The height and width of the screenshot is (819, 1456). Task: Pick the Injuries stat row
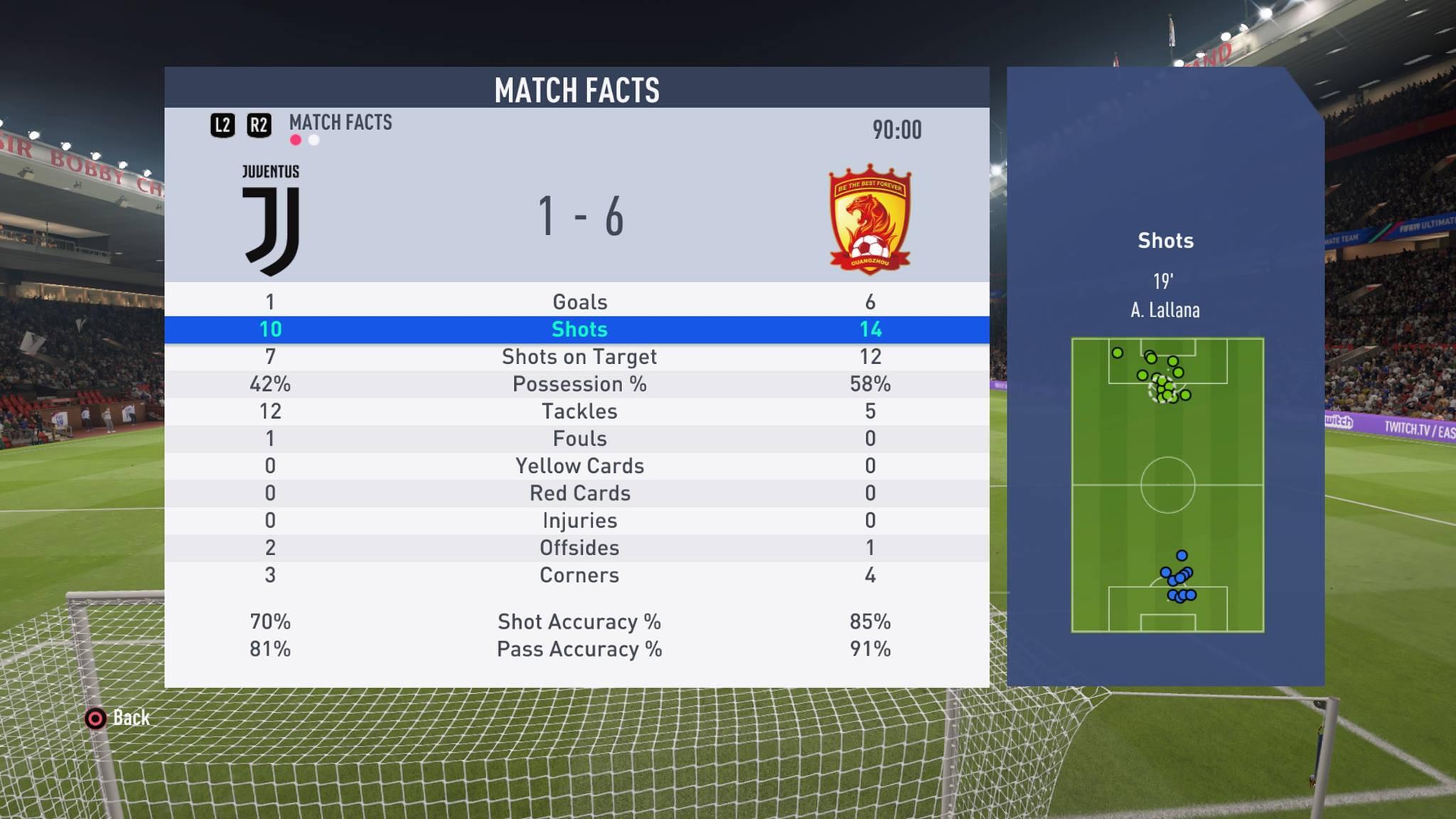tap(579, 520)
